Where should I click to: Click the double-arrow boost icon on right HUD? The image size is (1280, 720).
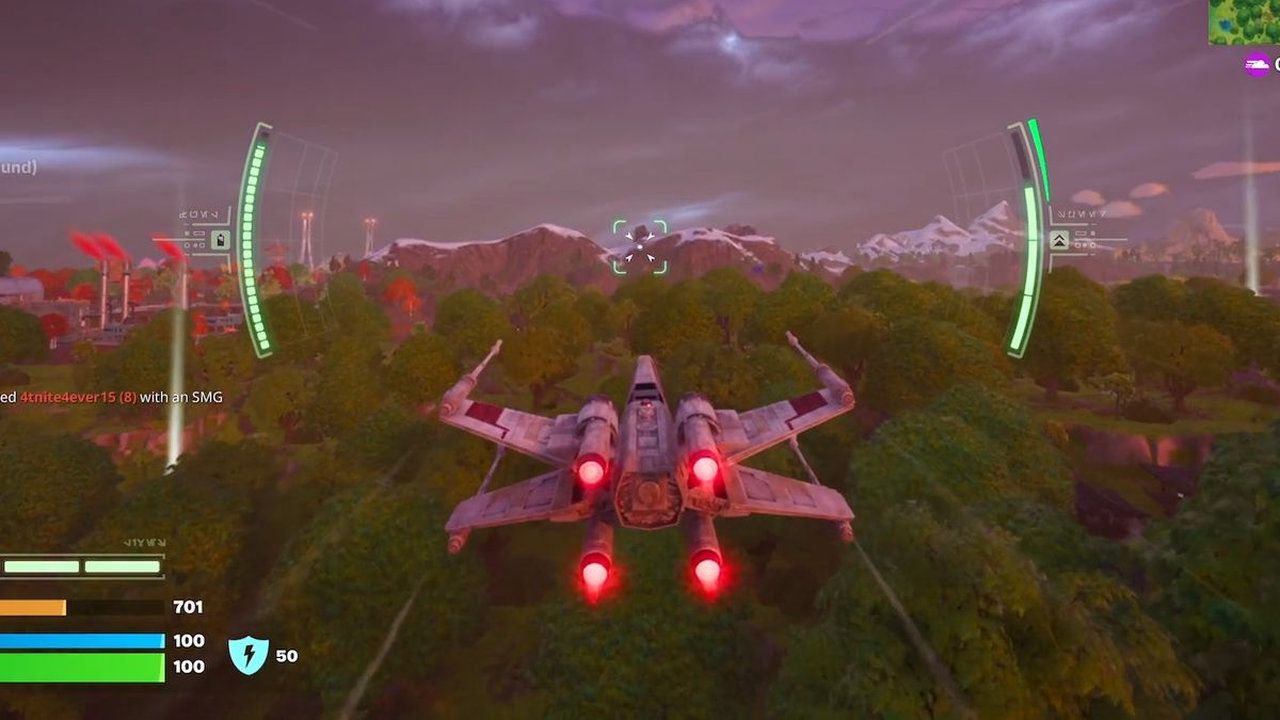[1059, 240]
